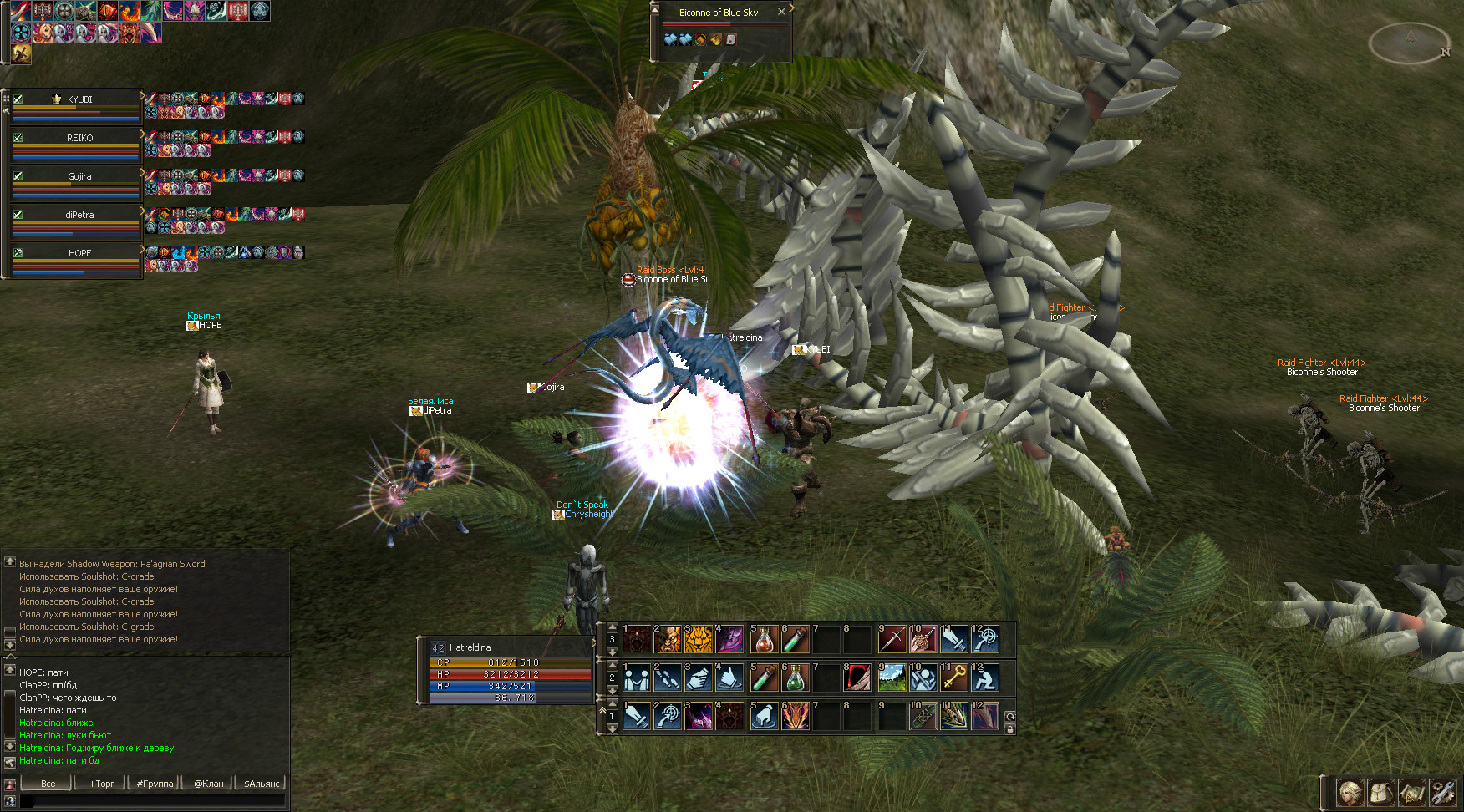The image size is (1464, 812).
Task: Switch chat to the +Торг tab
Action: [x=101, y=784]
